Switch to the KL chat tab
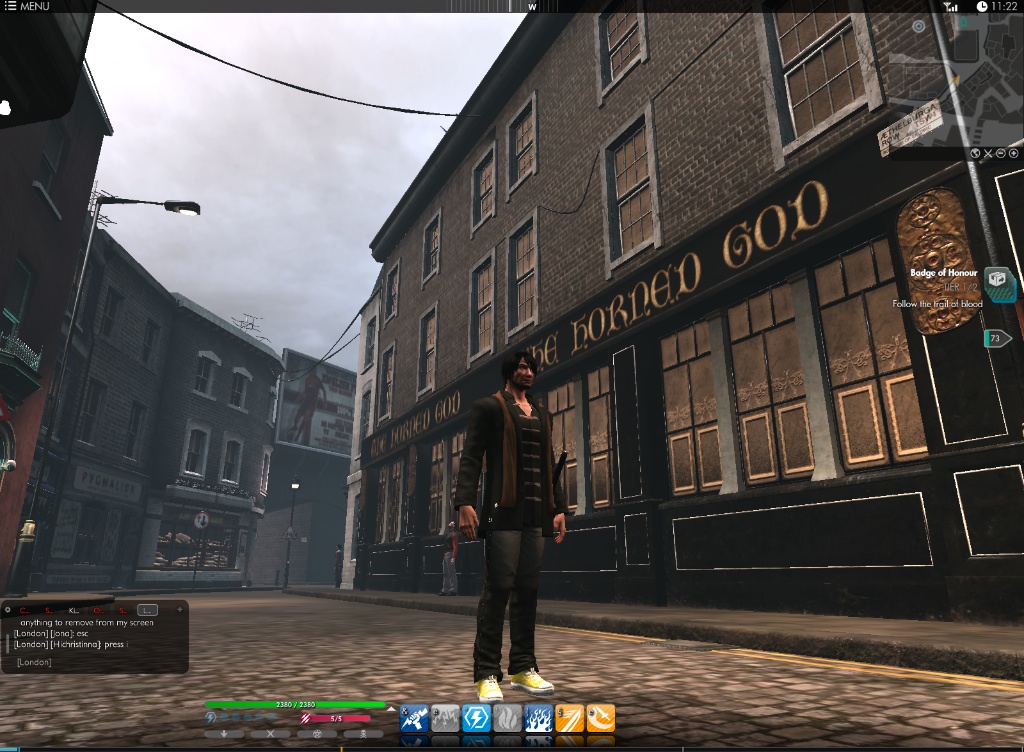1024x752 pixels. click(x=73, y=609)
